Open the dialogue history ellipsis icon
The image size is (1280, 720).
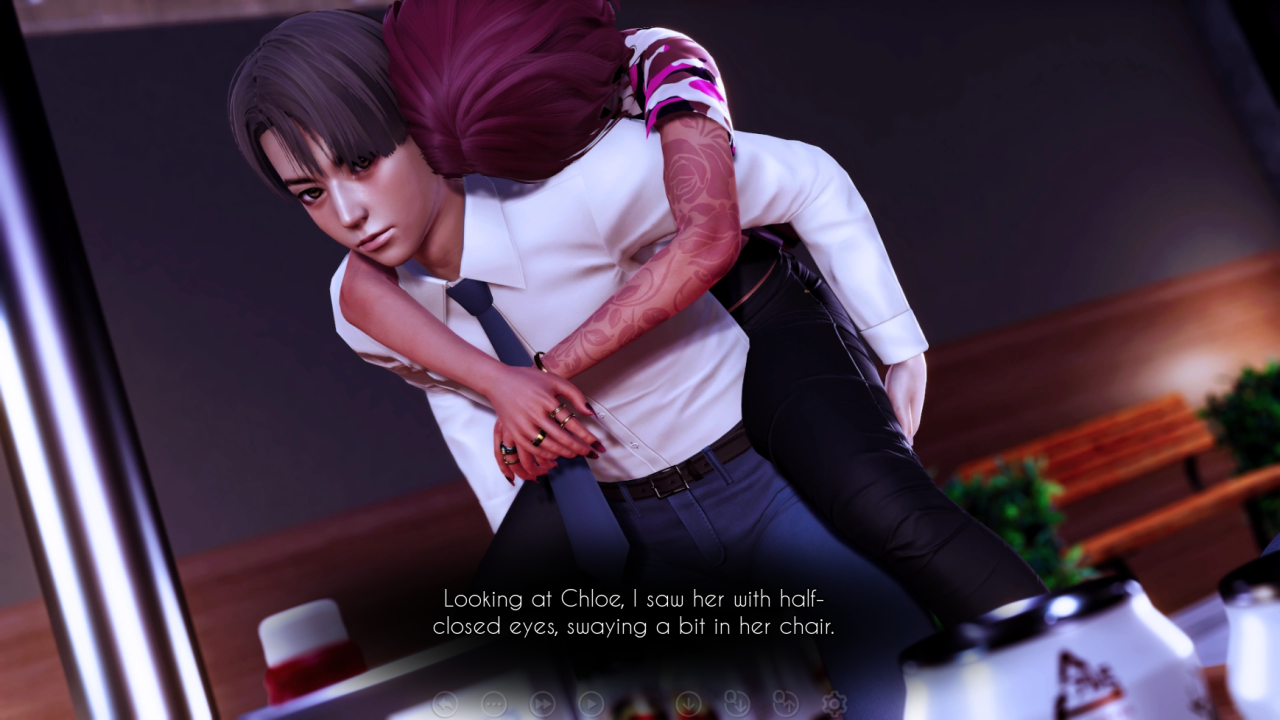point(494,704)
